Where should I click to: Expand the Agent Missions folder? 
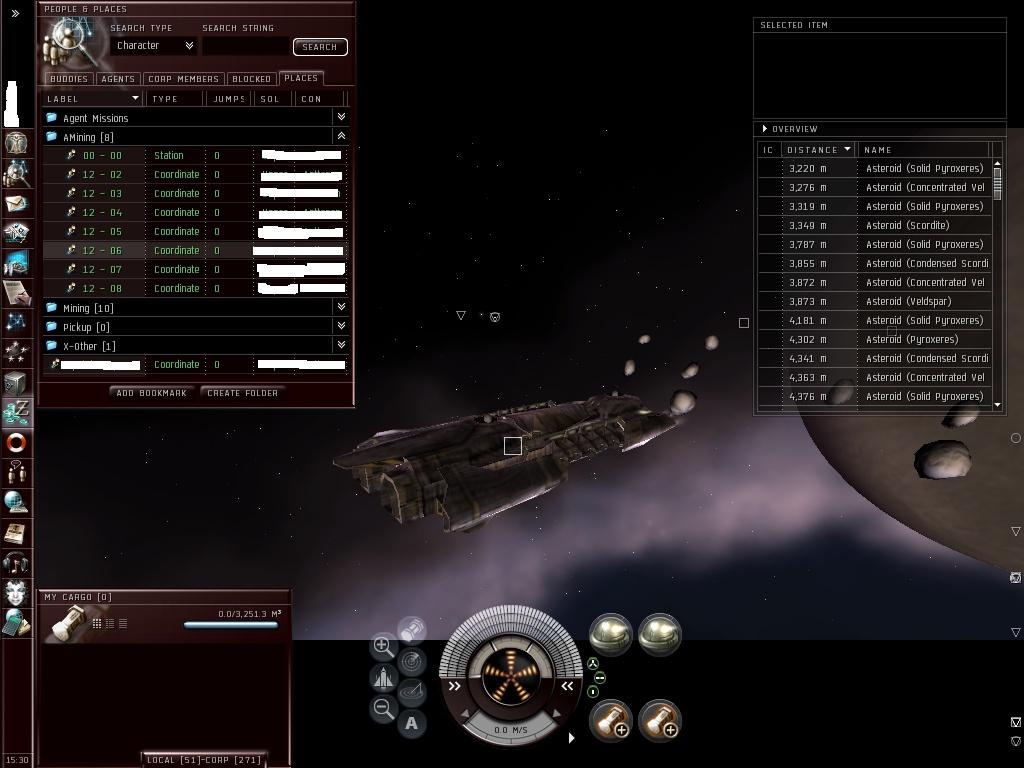(96, 118)
